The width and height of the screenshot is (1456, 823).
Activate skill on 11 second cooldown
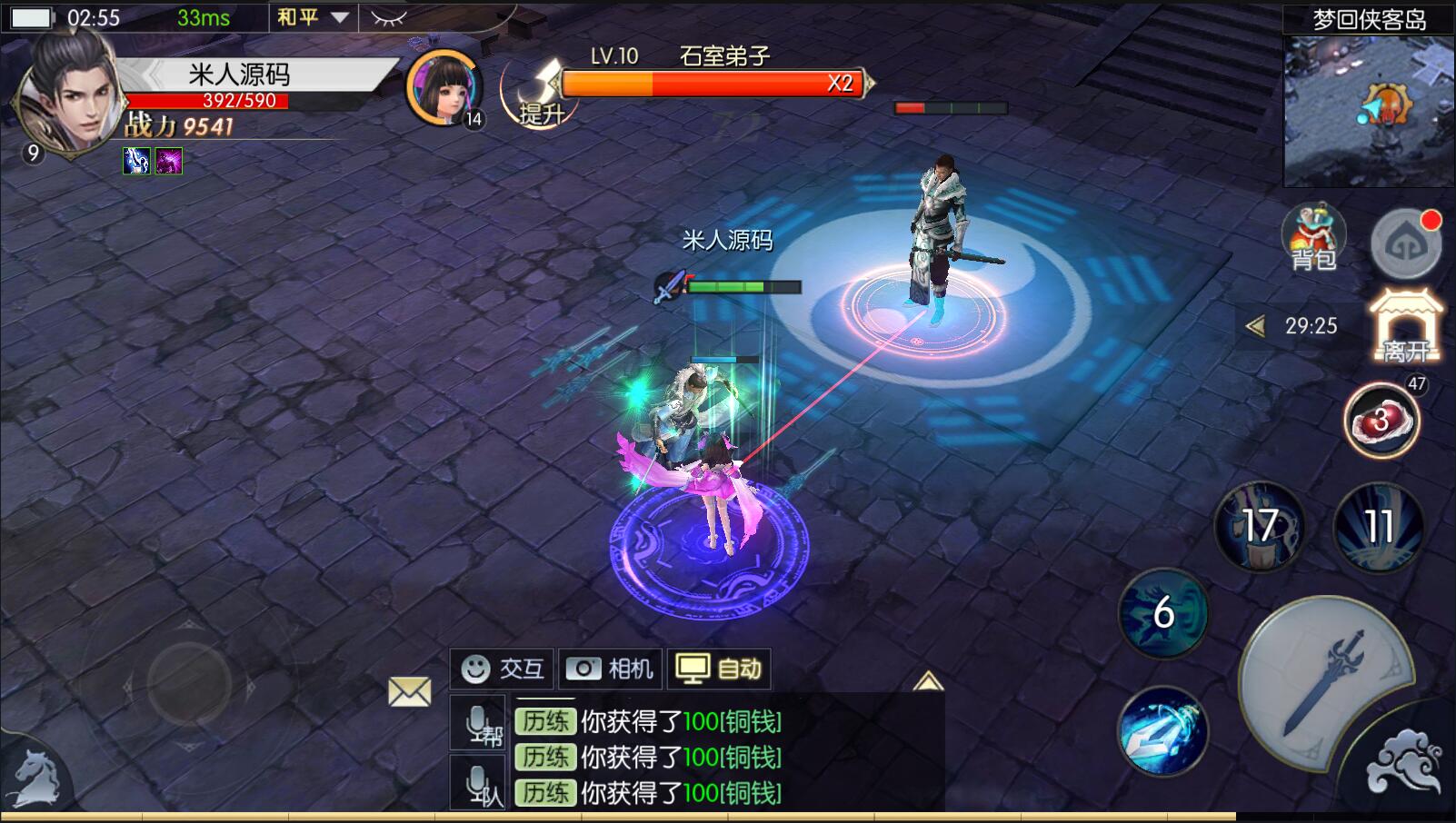pos(1378,526)
